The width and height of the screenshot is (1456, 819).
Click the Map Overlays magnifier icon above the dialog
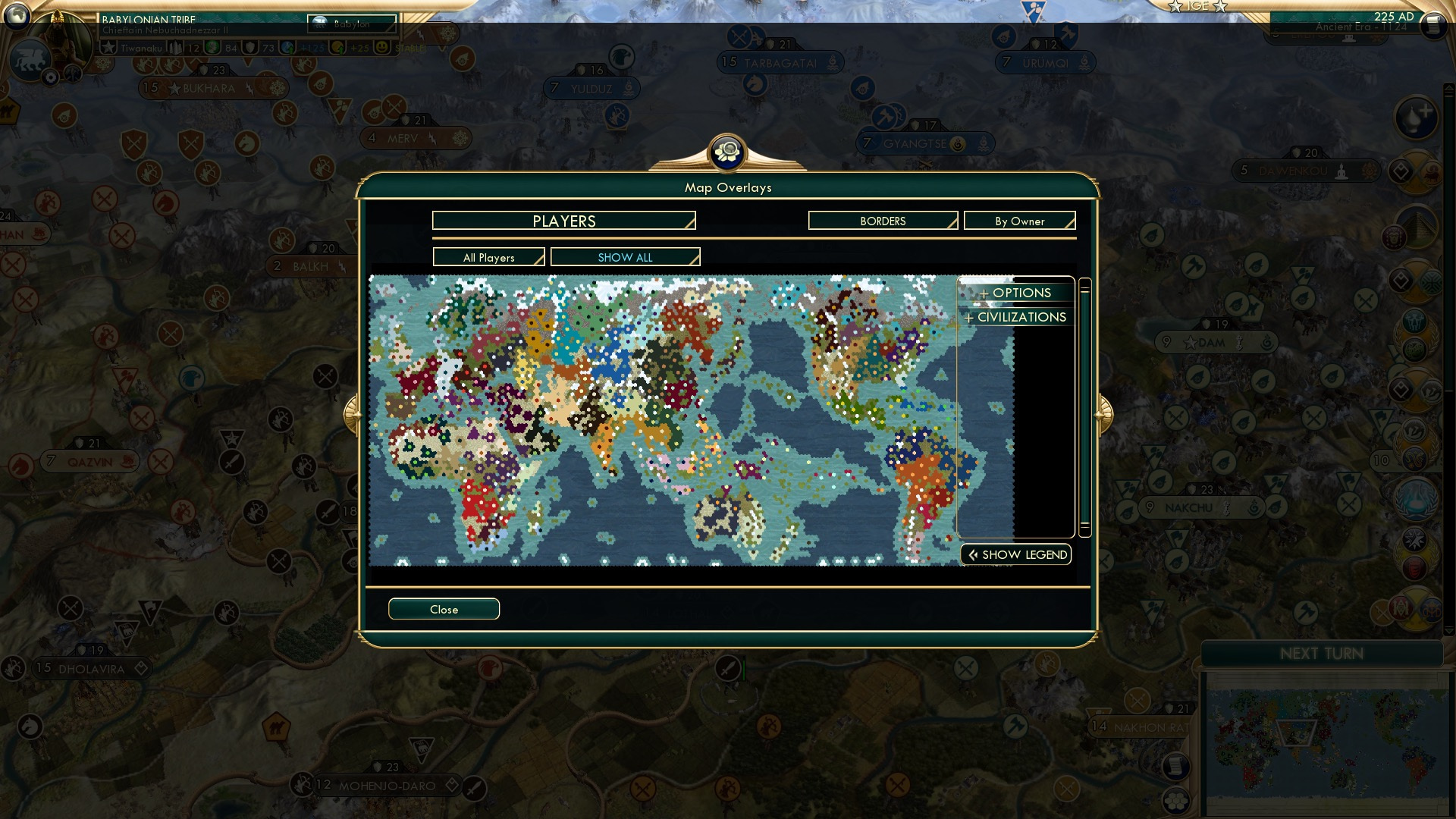(728, 151)
